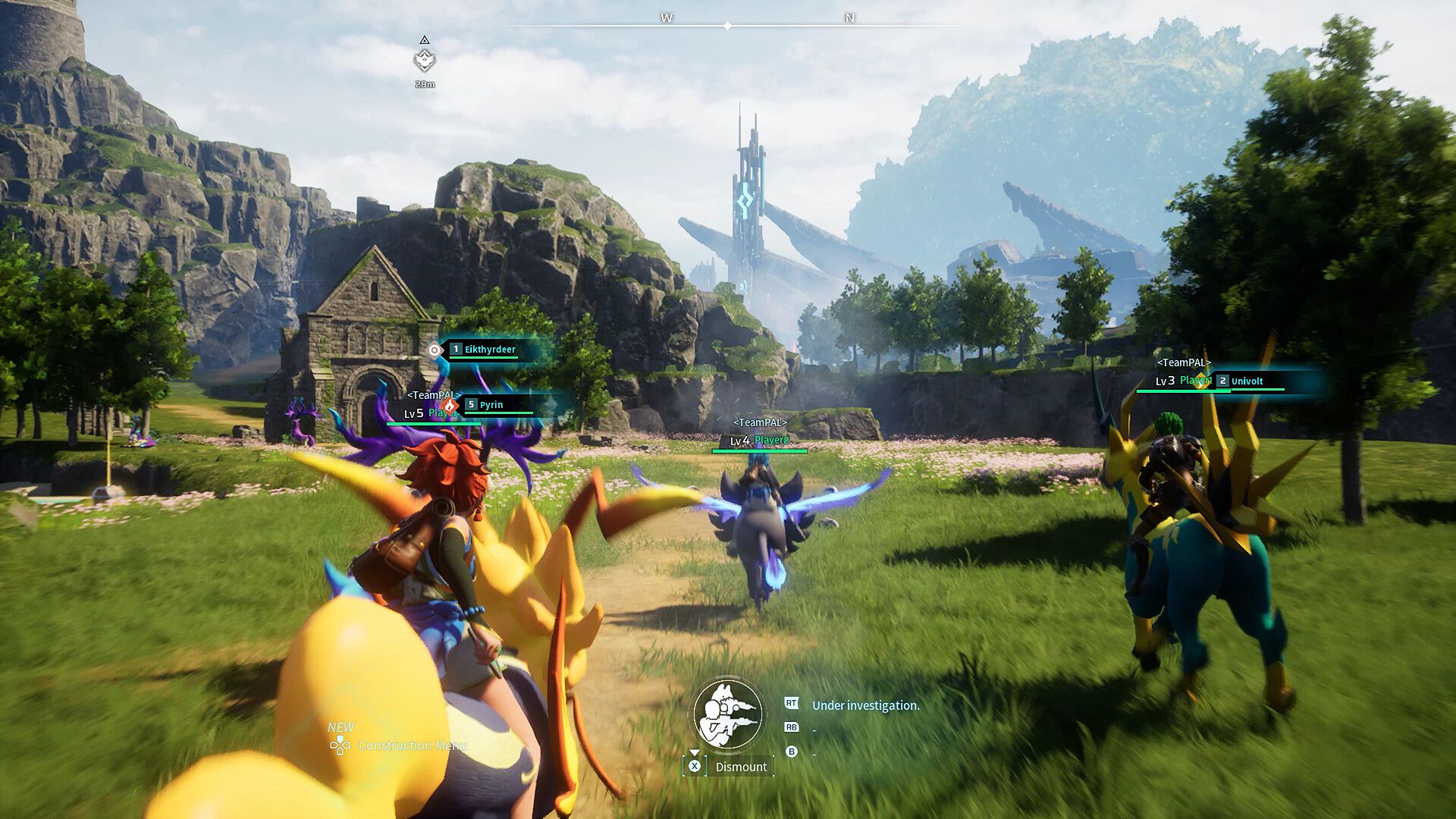Click the Under investigation text link
Viewport: 1456px width, 819px height.
point(864,705)
